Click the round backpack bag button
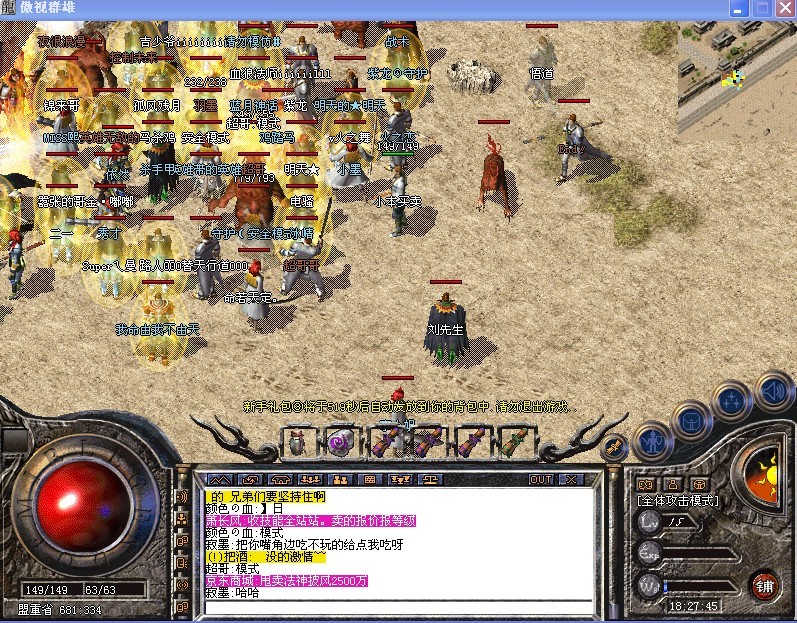797x623 pixels. (x=691, y=417)
